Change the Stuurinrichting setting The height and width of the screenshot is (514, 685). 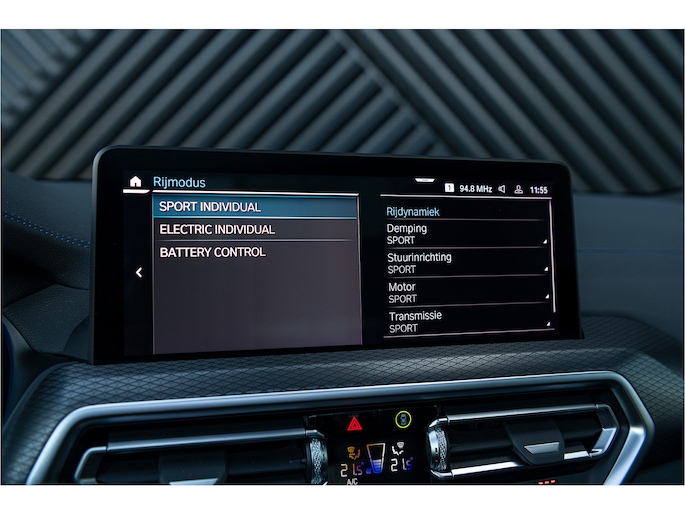pos(466,263)
